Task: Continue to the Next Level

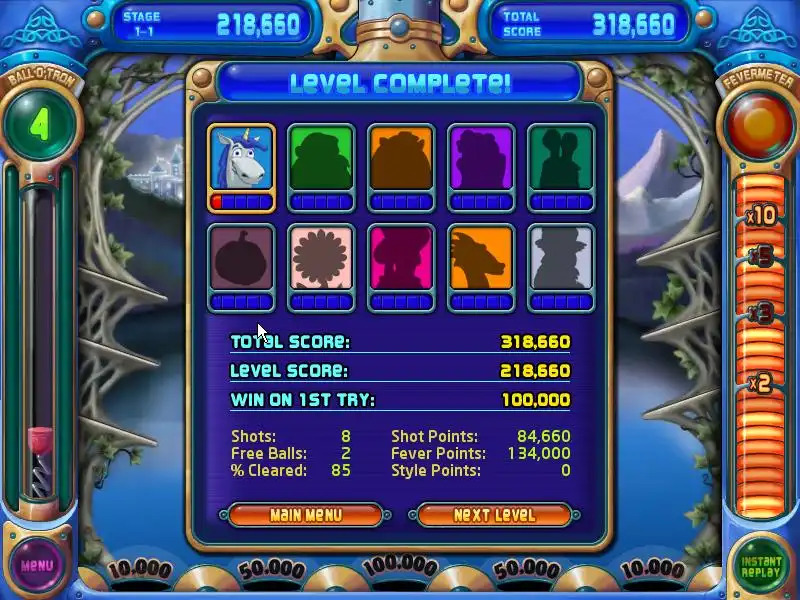Action: (x=494, y=515)
